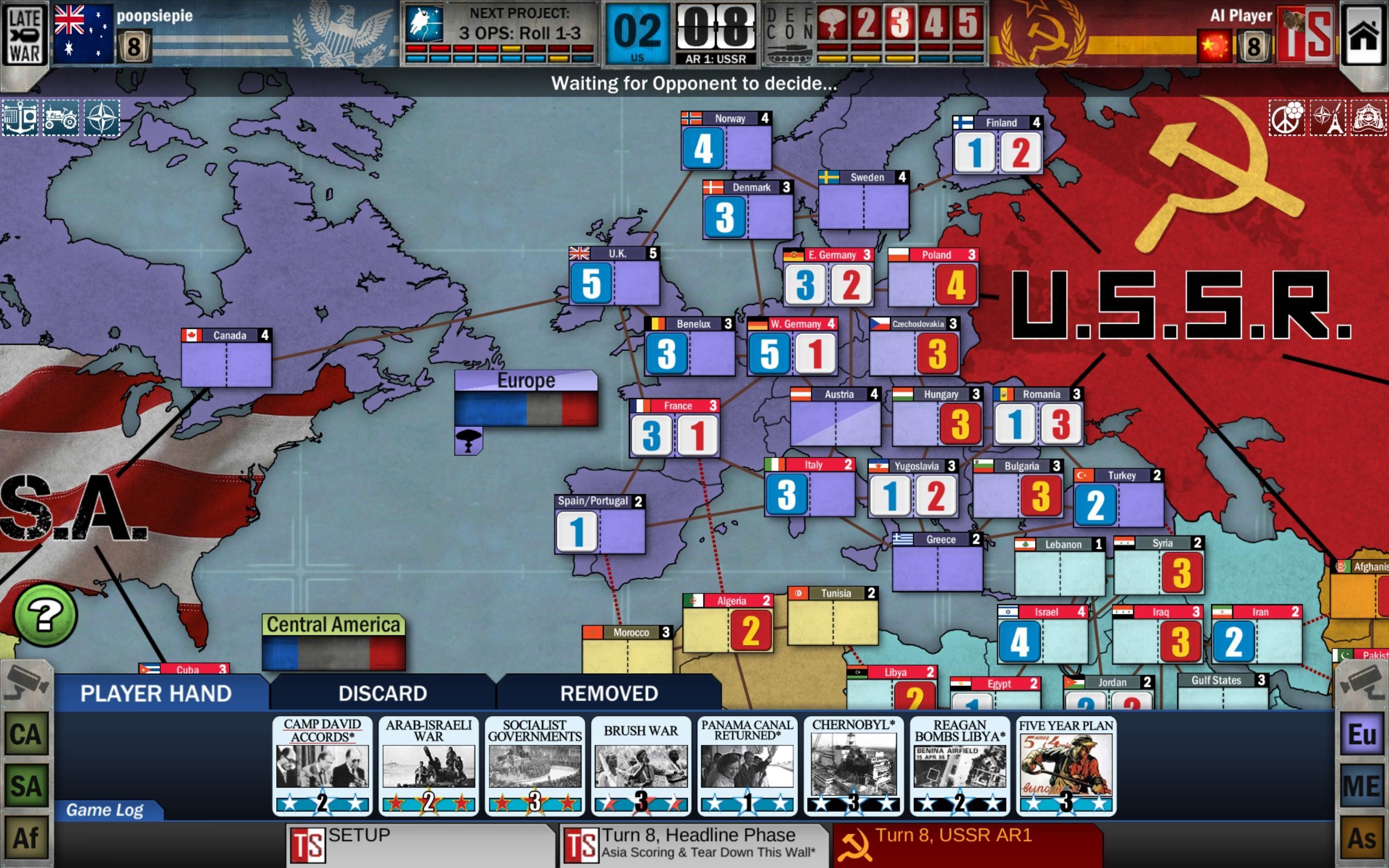Switch to the DISCARD tab
Screen dimensions: 1389x868
[381, 693]
